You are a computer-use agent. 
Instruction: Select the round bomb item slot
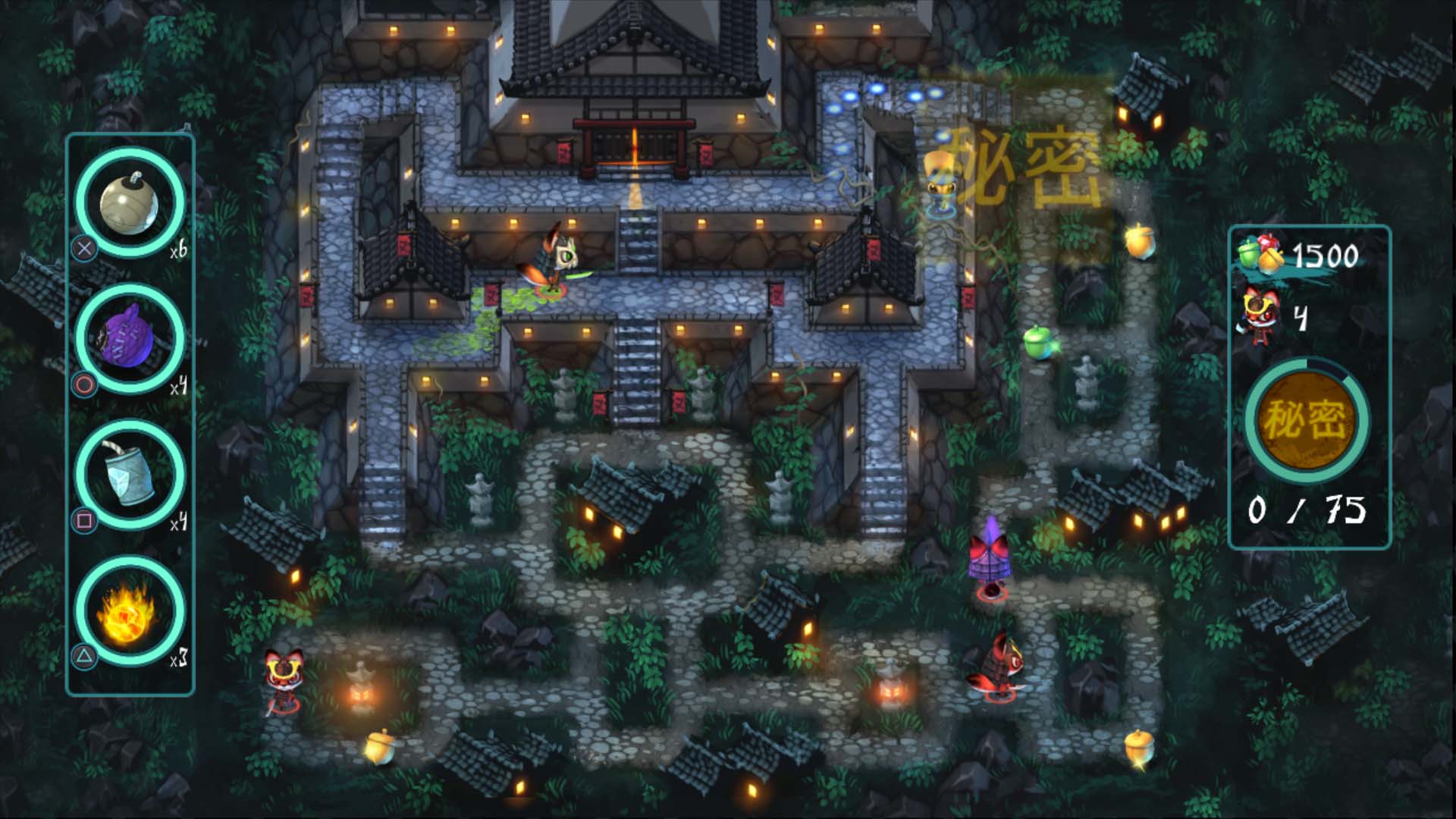pos(130,202)
